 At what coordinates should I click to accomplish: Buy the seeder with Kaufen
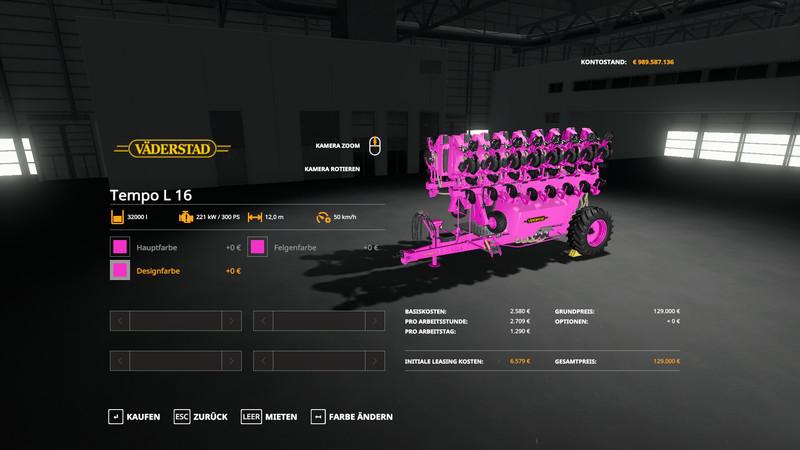tap(134, 416)
